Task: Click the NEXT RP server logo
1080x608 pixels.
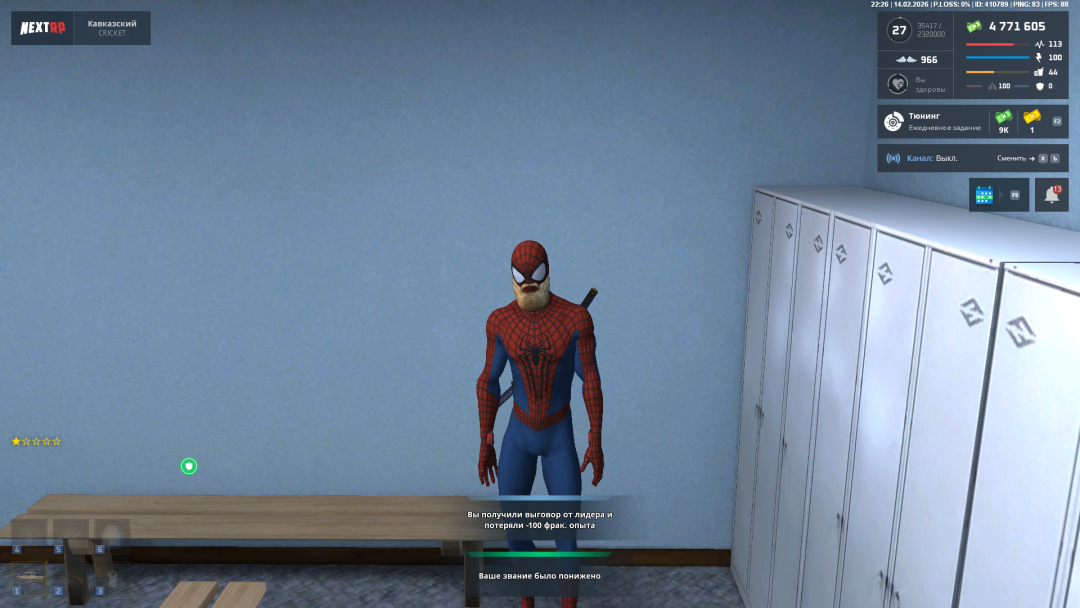Action: click(x=43, y=28)
